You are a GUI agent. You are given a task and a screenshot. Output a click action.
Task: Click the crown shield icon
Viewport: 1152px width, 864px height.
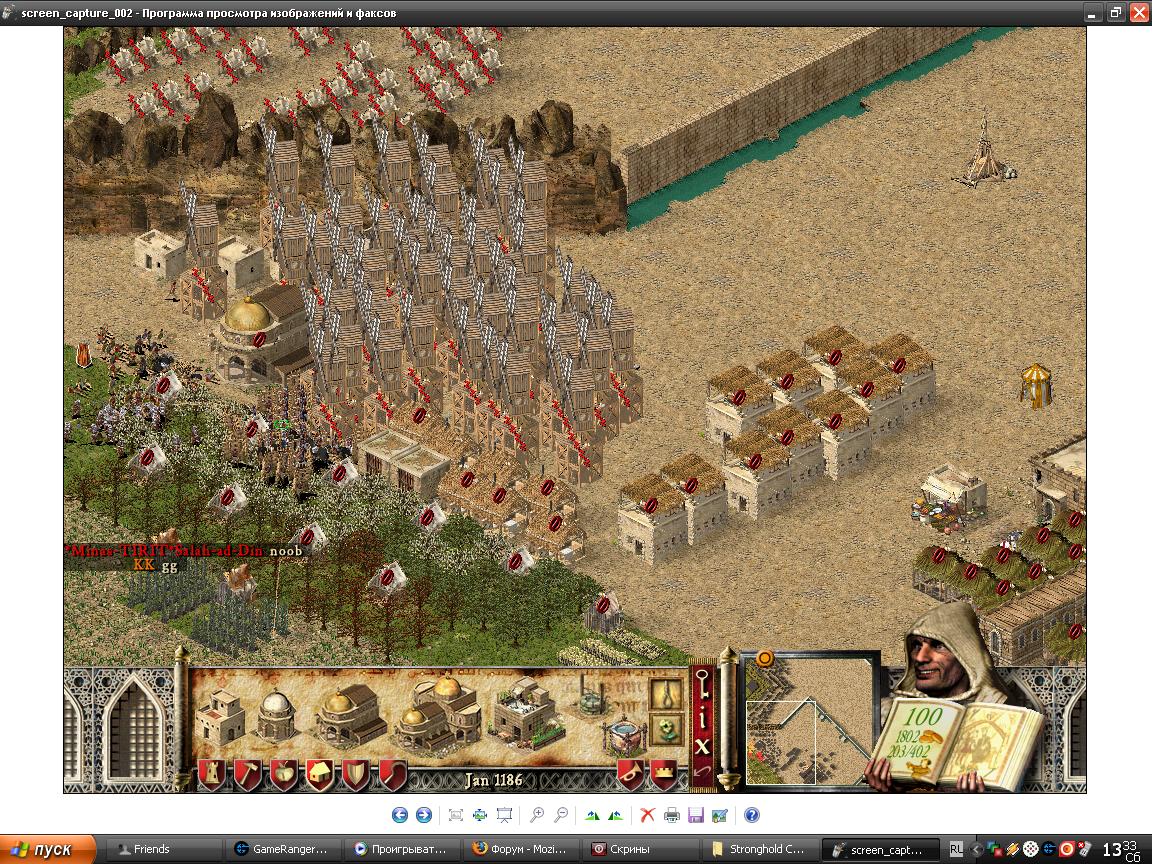point(663,773)
